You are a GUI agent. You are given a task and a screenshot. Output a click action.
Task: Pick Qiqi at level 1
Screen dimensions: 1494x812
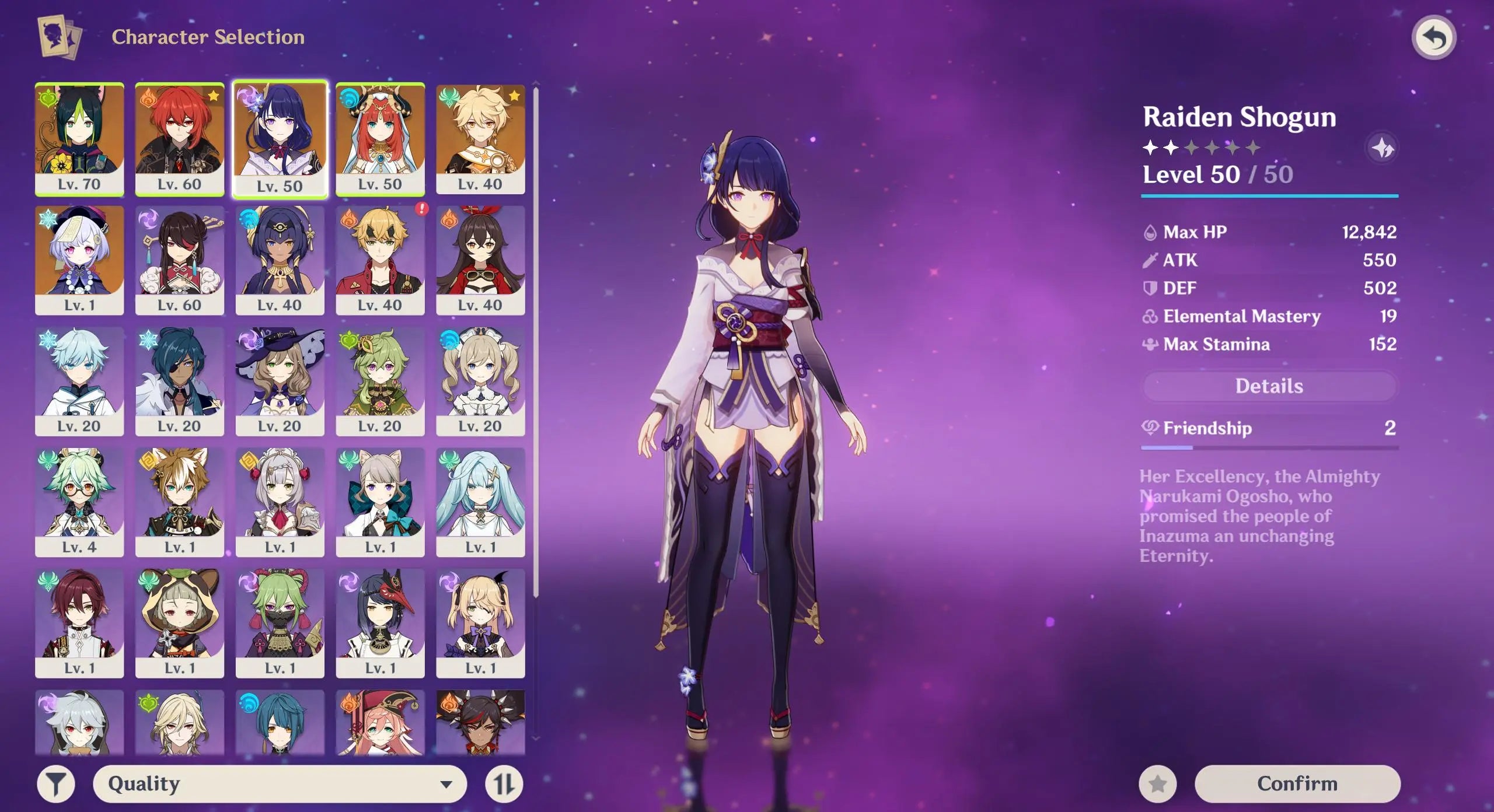pyautogui.click(x=79, y=260)
